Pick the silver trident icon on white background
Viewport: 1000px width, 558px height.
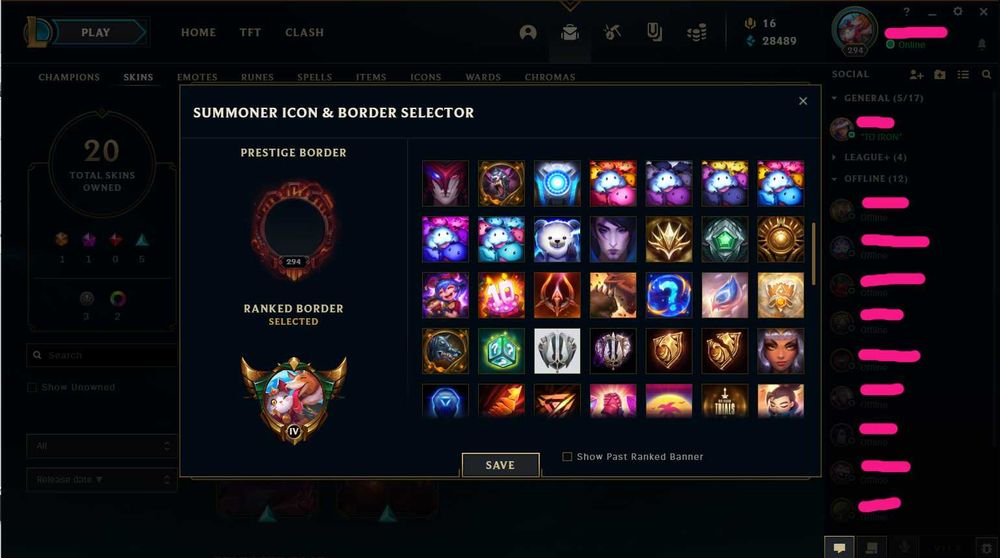click(x=557, y=350)
